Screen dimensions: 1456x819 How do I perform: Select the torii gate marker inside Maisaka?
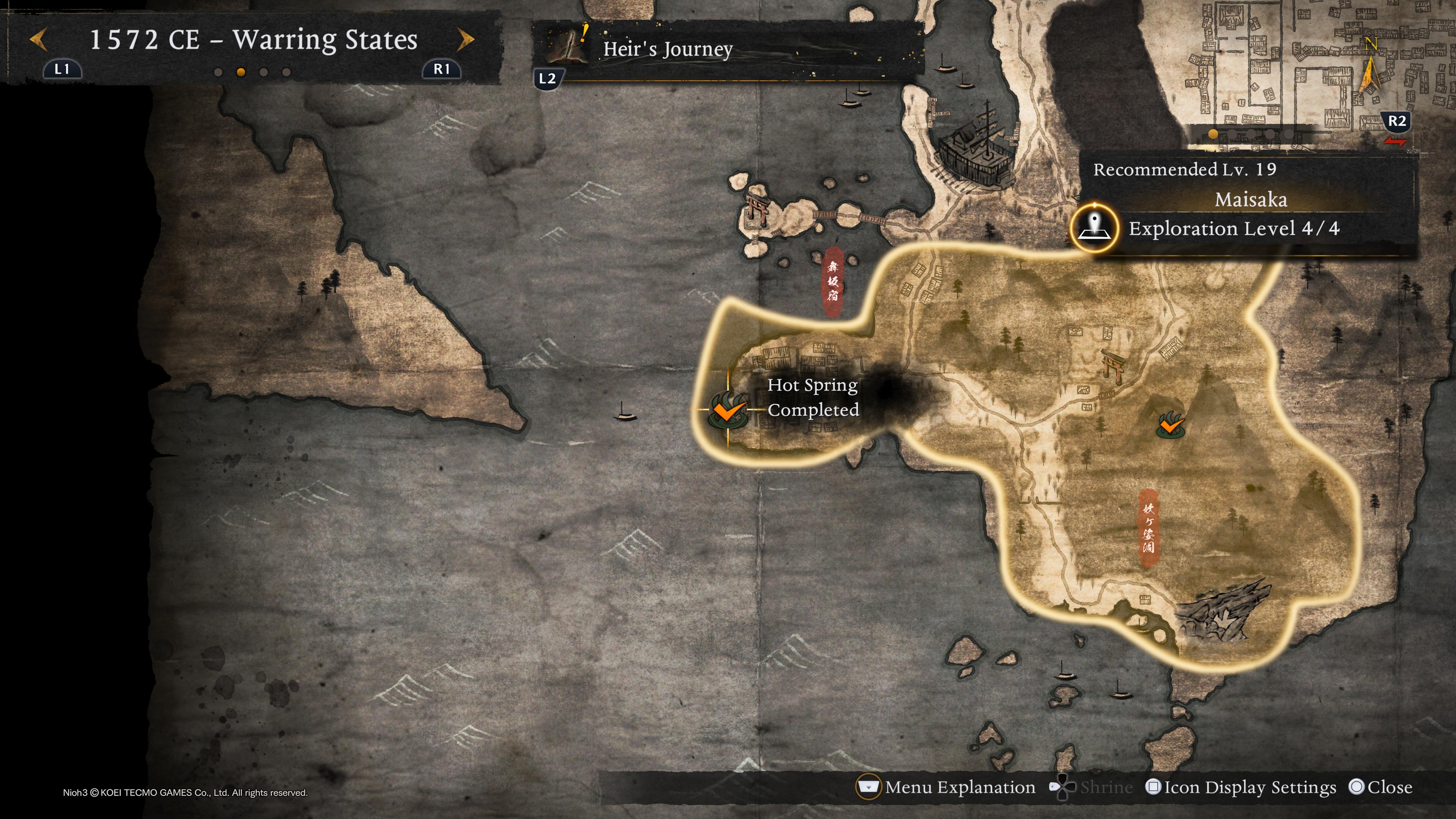tap(1111, 366)
